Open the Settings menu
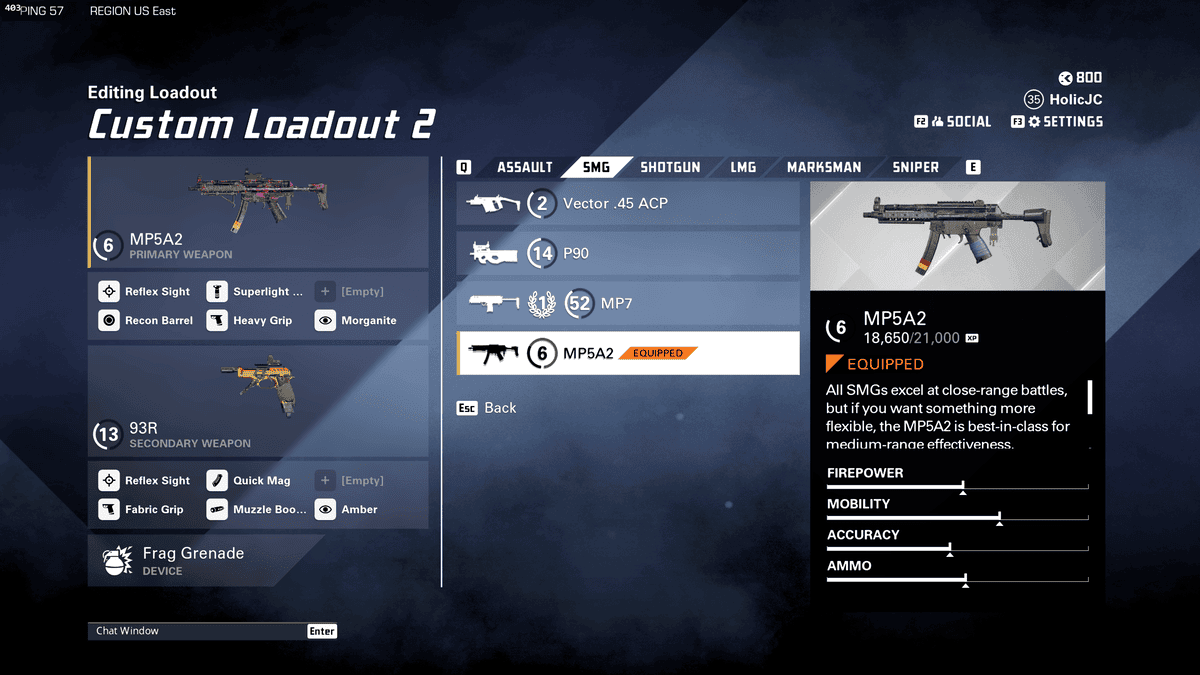The height and width of the screenshot is (675, 1200). pos(1064,122)
